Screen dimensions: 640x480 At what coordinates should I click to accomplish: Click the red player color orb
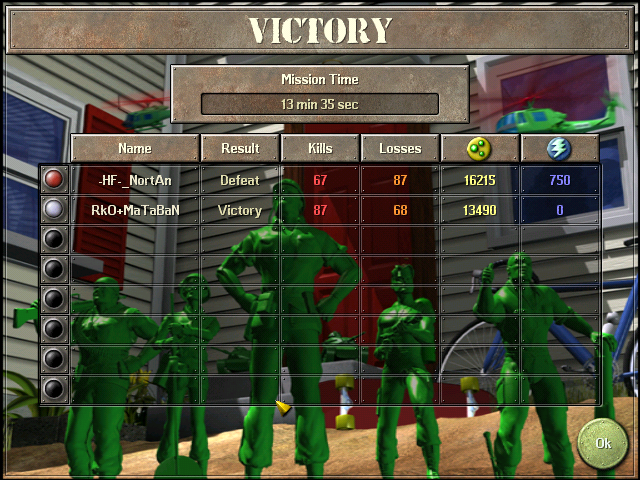(54, 180)
